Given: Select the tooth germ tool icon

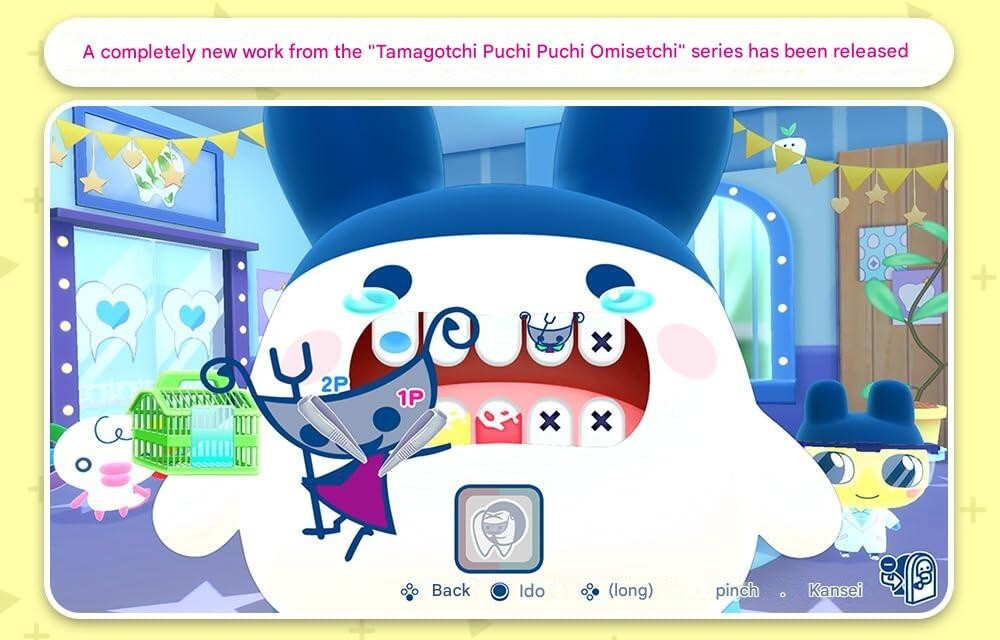Looking at the screenshot, I should tap(498, 528).
